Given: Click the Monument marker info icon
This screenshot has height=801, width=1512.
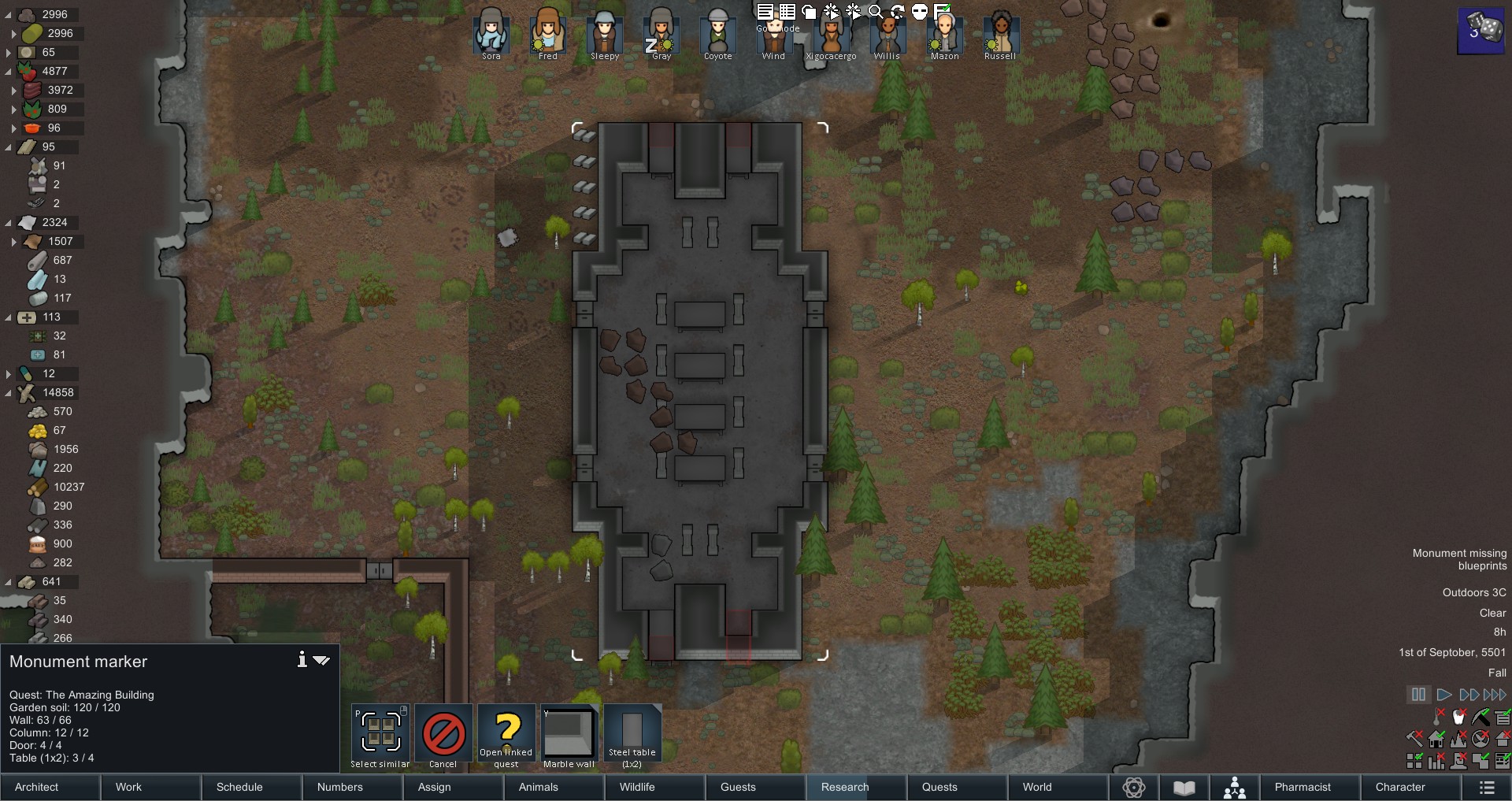Looking at the screenshot, I should [302, 661].
